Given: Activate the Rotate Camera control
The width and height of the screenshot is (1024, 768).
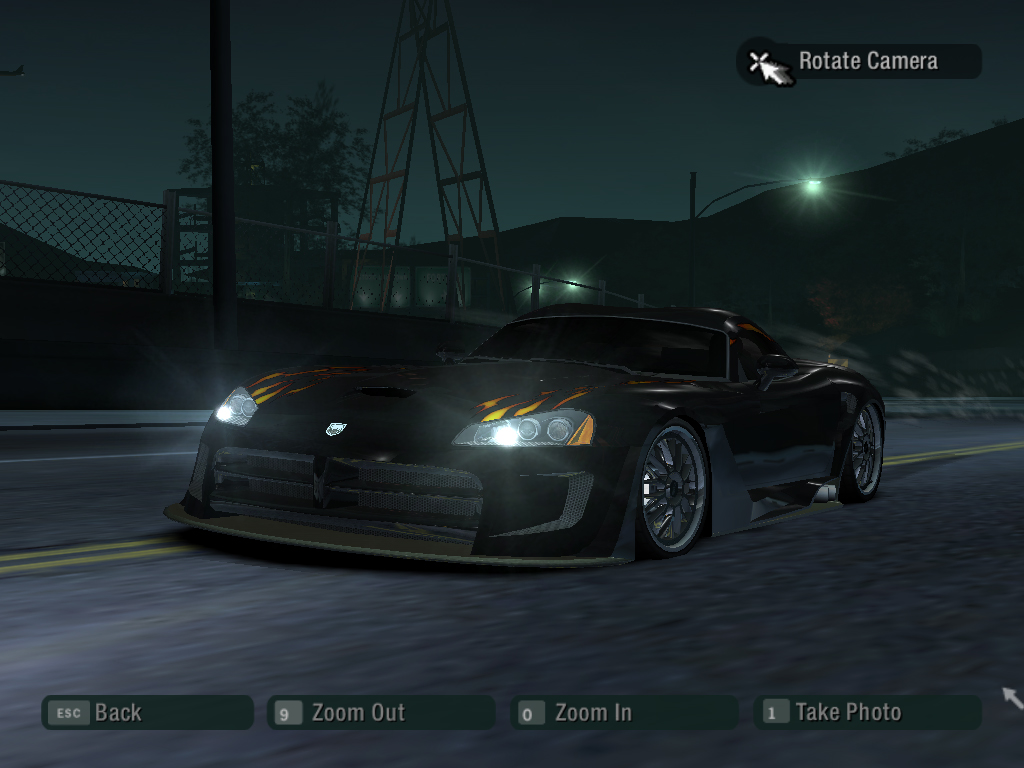Looking at the screenshot, I should coord(860,62).
